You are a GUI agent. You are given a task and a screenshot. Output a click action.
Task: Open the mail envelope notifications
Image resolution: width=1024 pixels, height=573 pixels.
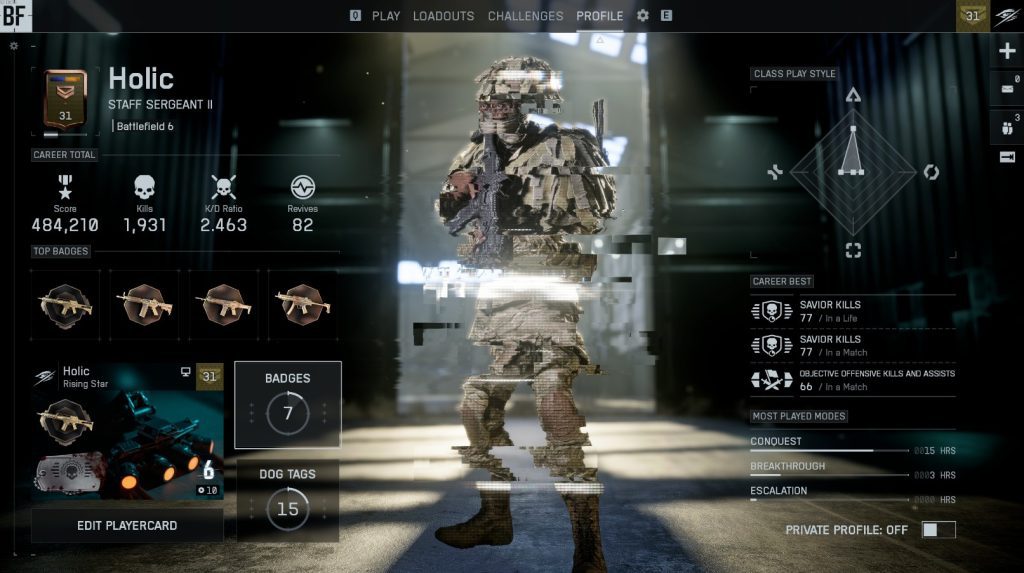1007,89
